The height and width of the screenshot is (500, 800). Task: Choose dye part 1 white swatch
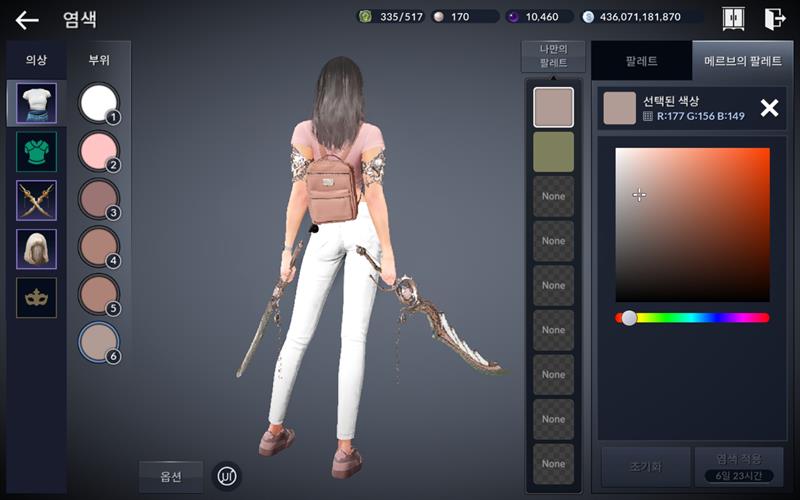tap(98, 103)
